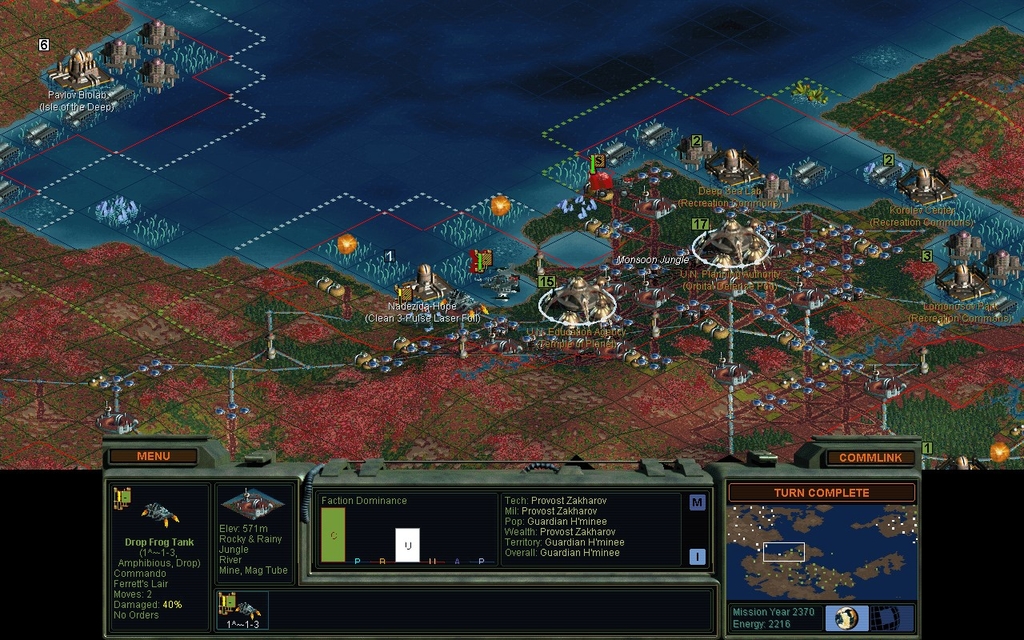This screenshot has height=640, width=1024.
Task: Click the planet globe icon below the minimap
Action: pos(847,617)
